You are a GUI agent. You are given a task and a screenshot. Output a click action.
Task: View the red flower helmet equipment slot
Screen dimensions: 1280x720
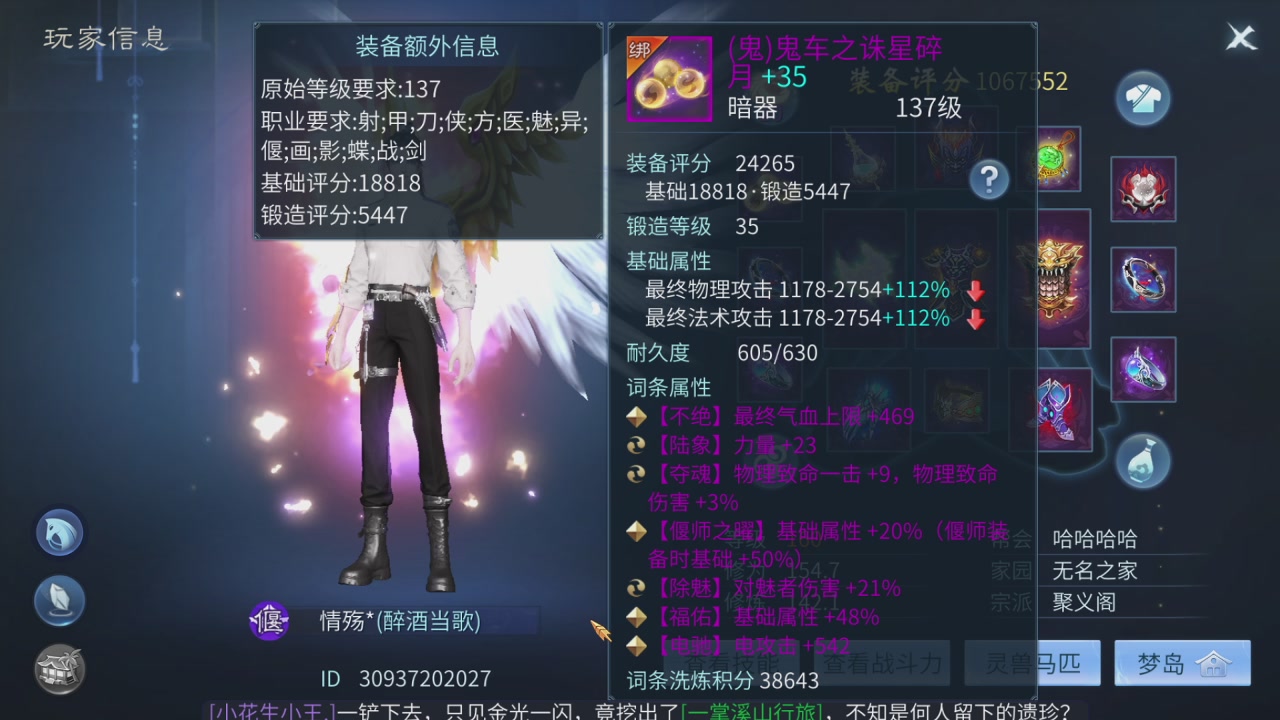point(1143,189)
